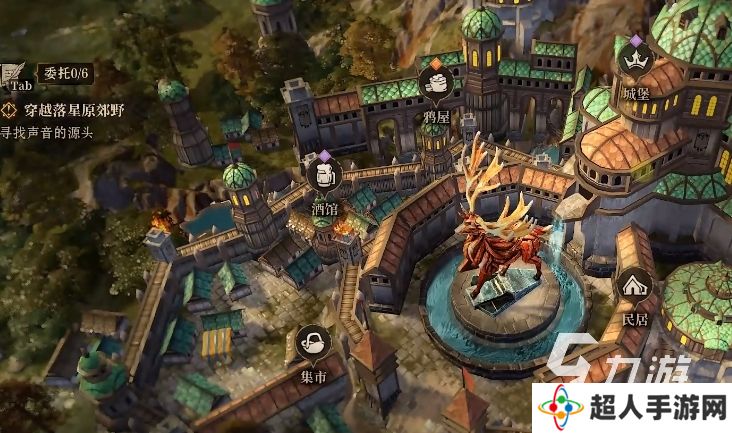This screenshot has height=433, width=732.
Task: Select the 酒馆 tavern marker
Action: point(324,177)
